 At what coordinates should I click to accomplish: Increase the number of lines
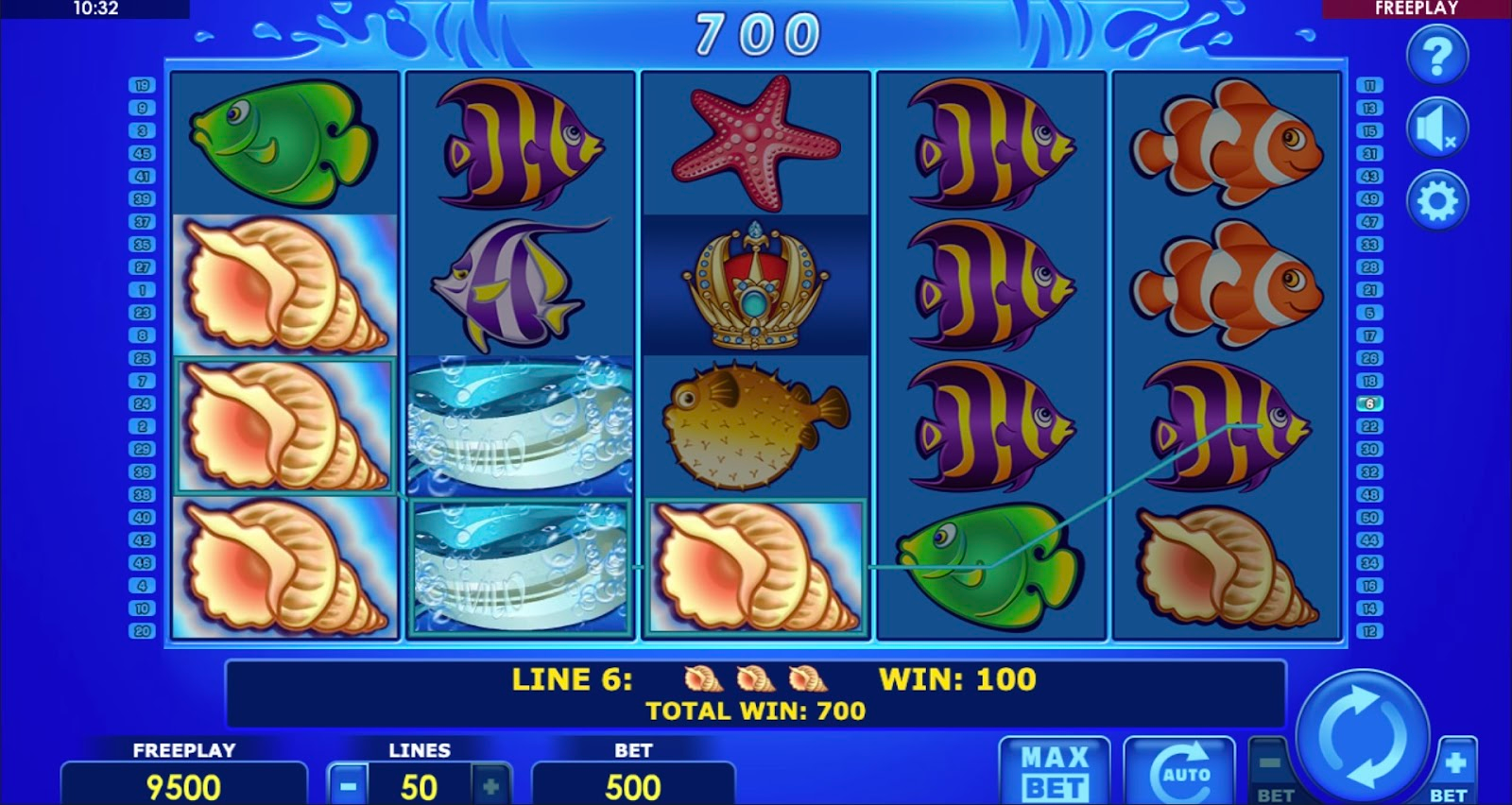tap(490, 785)
